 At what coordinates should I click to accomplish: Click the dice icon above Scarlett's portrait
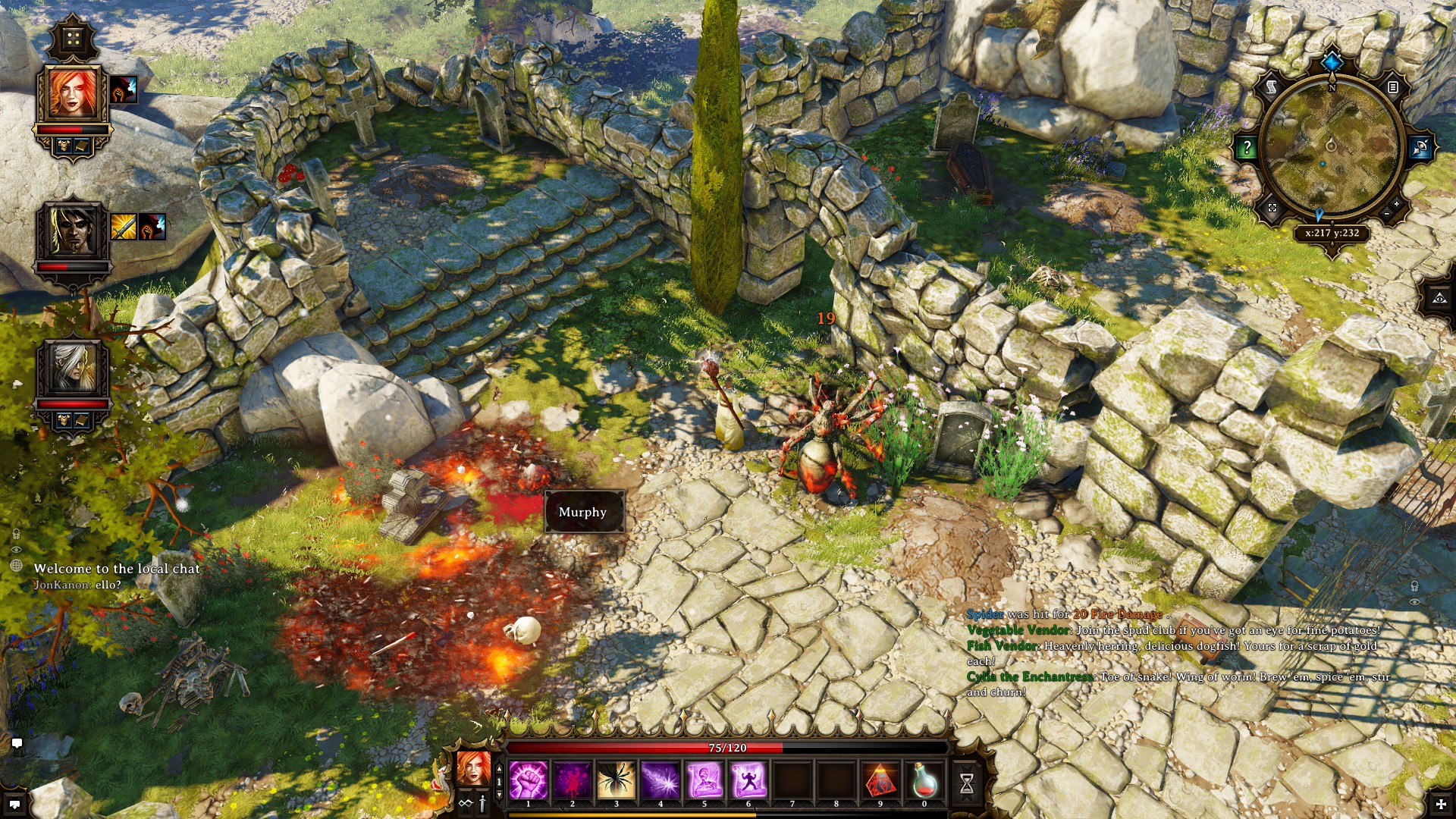74,39
